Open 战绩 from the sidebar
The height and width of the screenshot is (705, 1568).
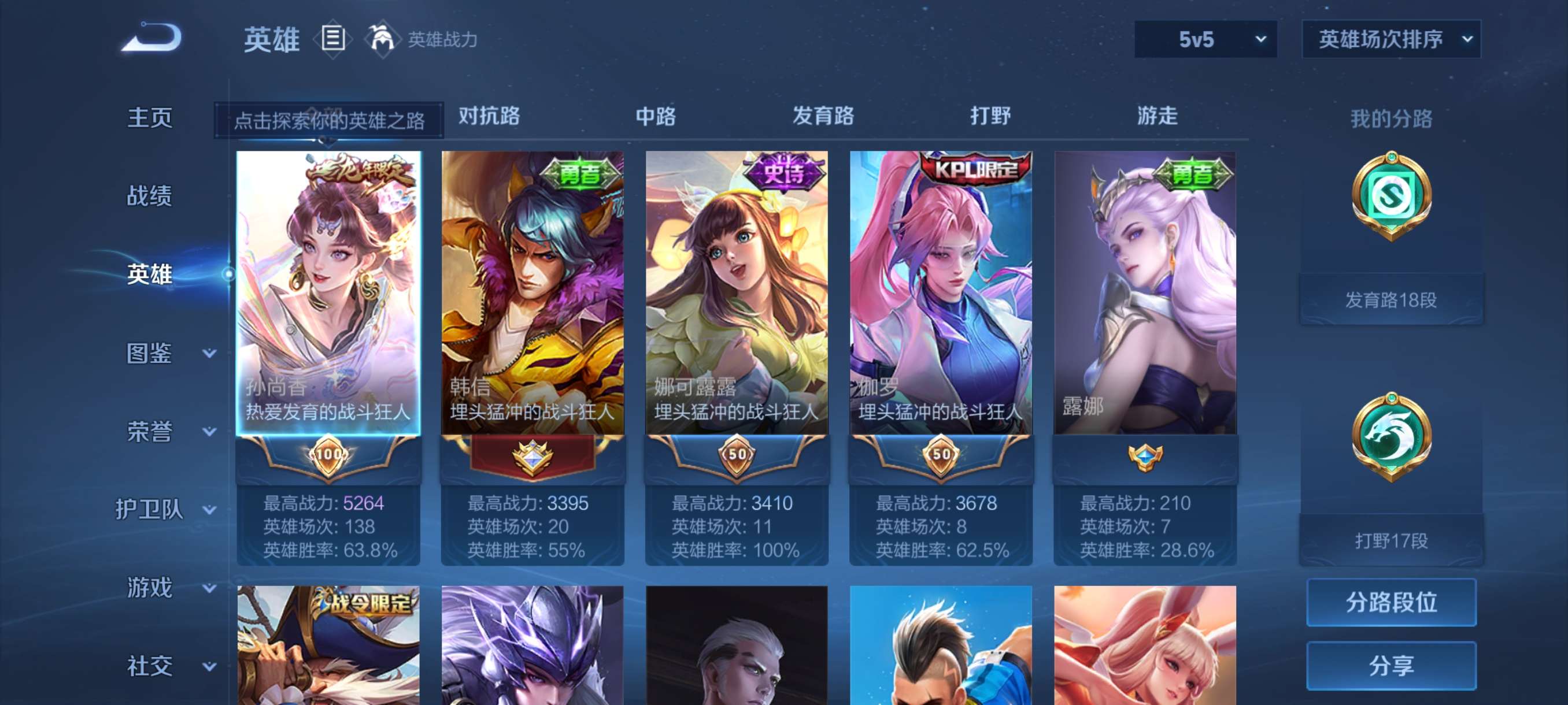click(150, 196)
